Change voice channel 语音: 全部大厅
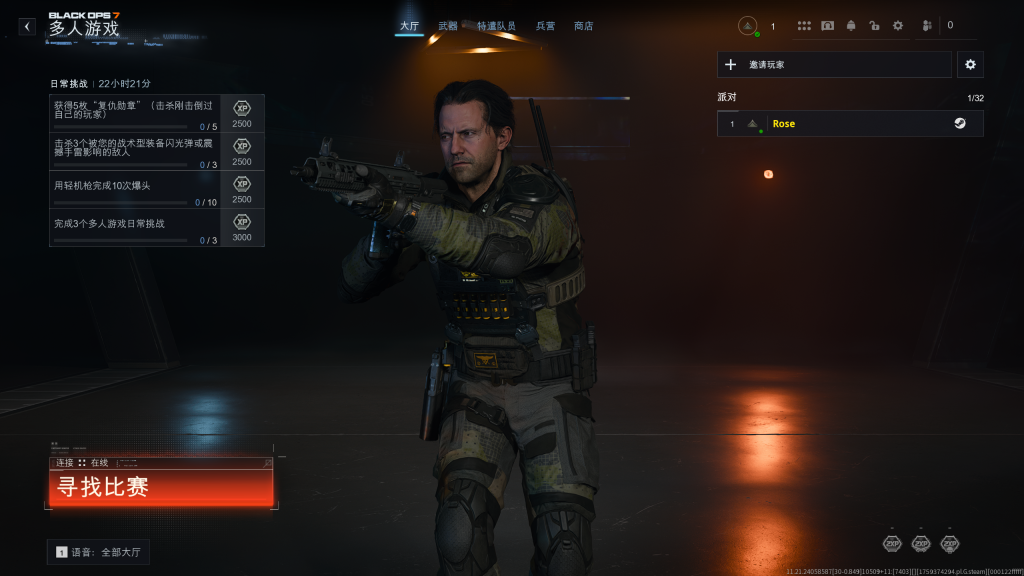Image resolution: width=1024 pixels, height=576 pixels. (98, 552)
